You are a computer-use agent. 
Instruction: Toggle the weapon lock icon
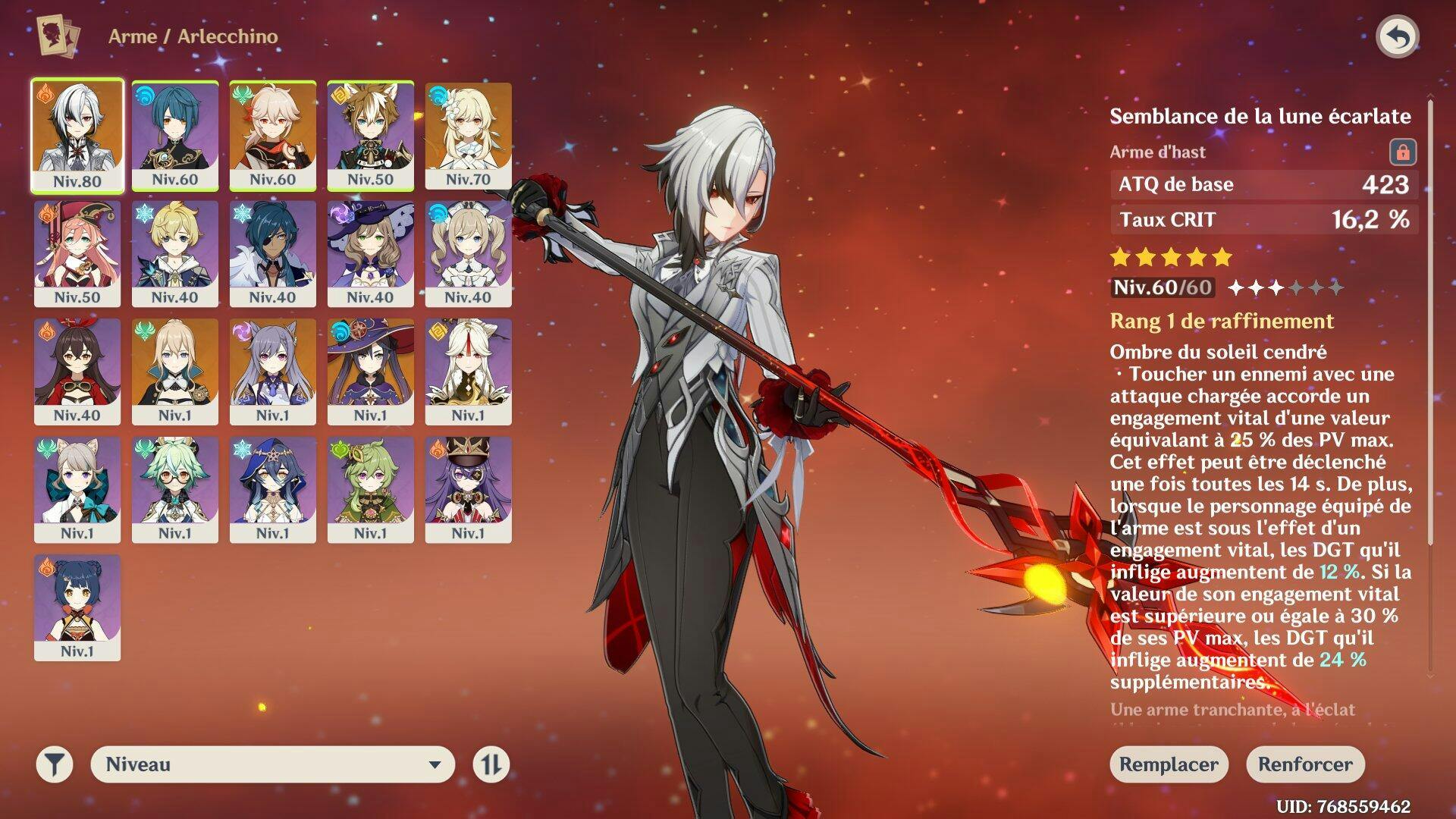(x=1402, y=152)
